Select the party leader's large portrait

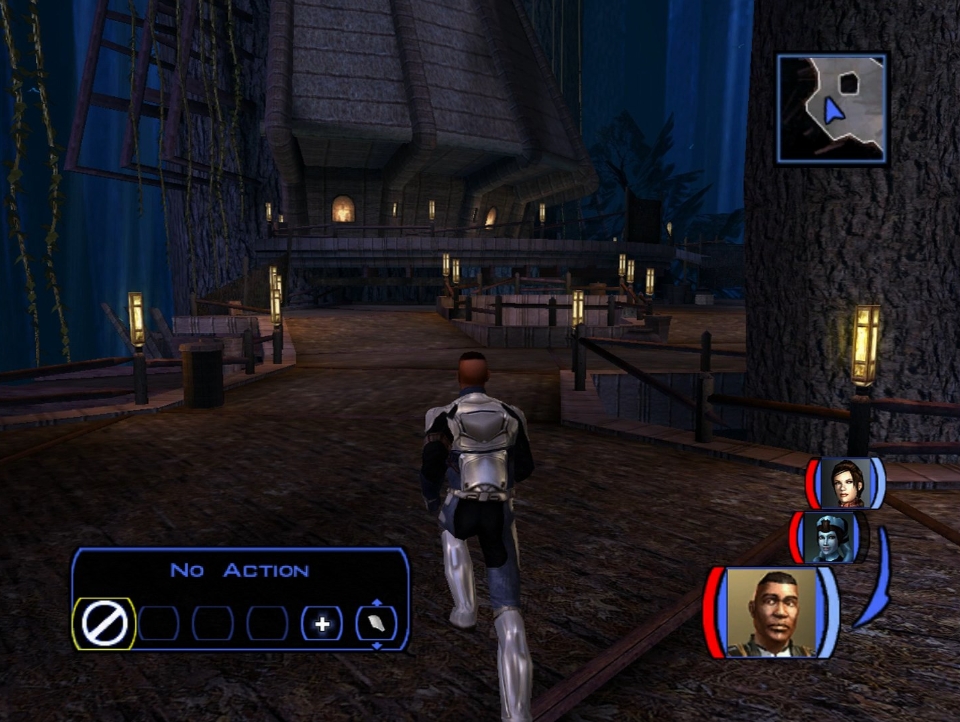[770, 612]
